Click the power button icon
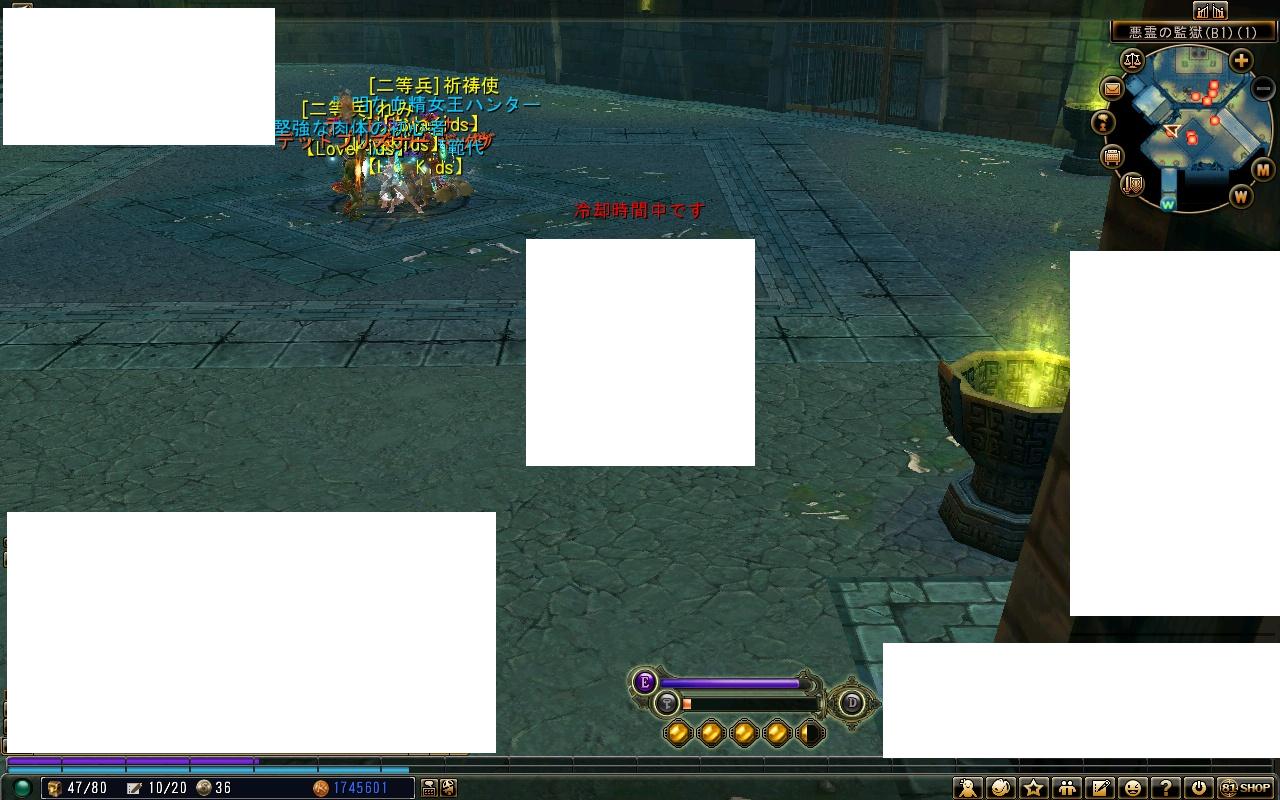The height and width of the screenshot is (800, 1280). coord(1198,788)
